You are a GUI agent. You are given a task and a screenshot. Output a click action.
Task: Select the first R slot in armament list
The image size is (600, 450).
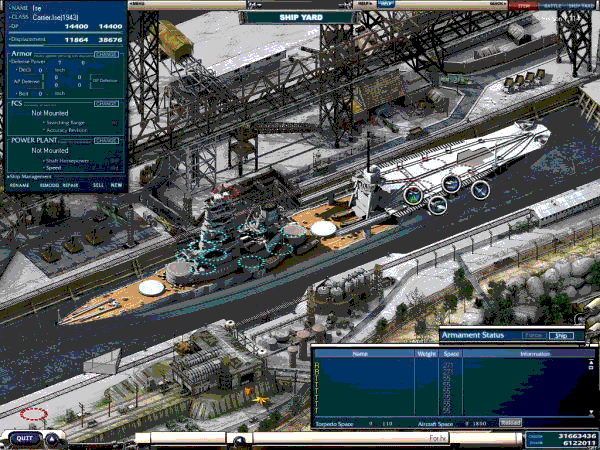[316, 363]
